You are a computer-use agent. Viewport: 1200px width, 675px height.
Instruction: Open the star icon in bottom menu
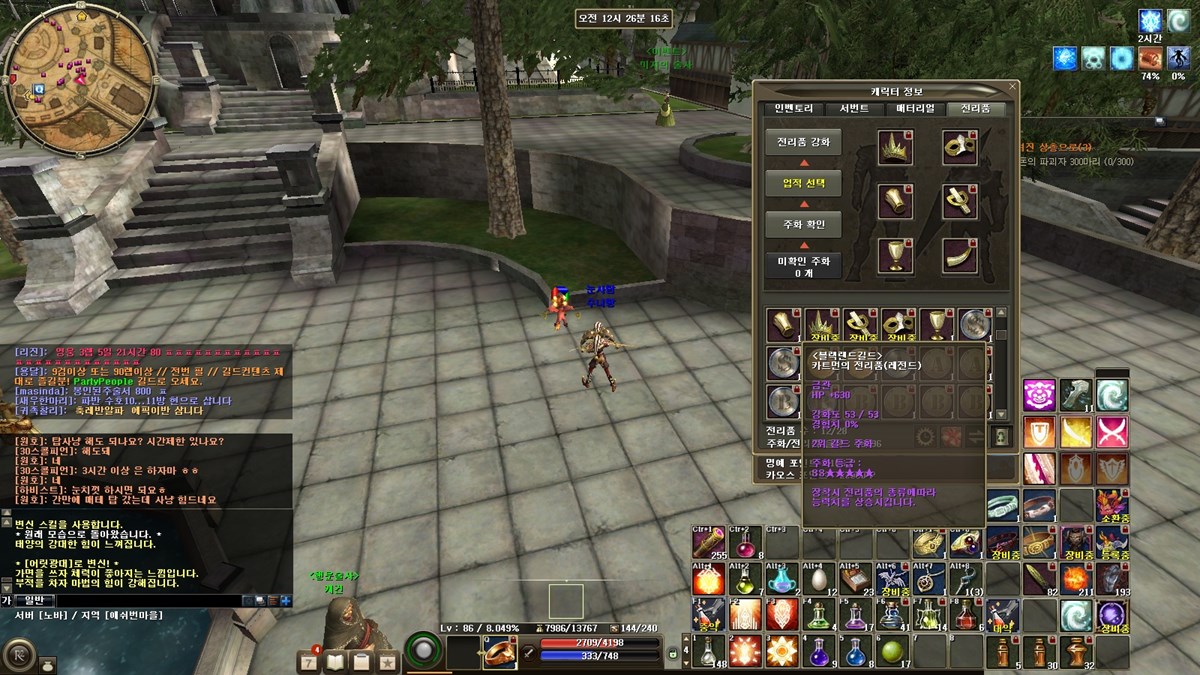pyautogui.click(x=387, y=661)
